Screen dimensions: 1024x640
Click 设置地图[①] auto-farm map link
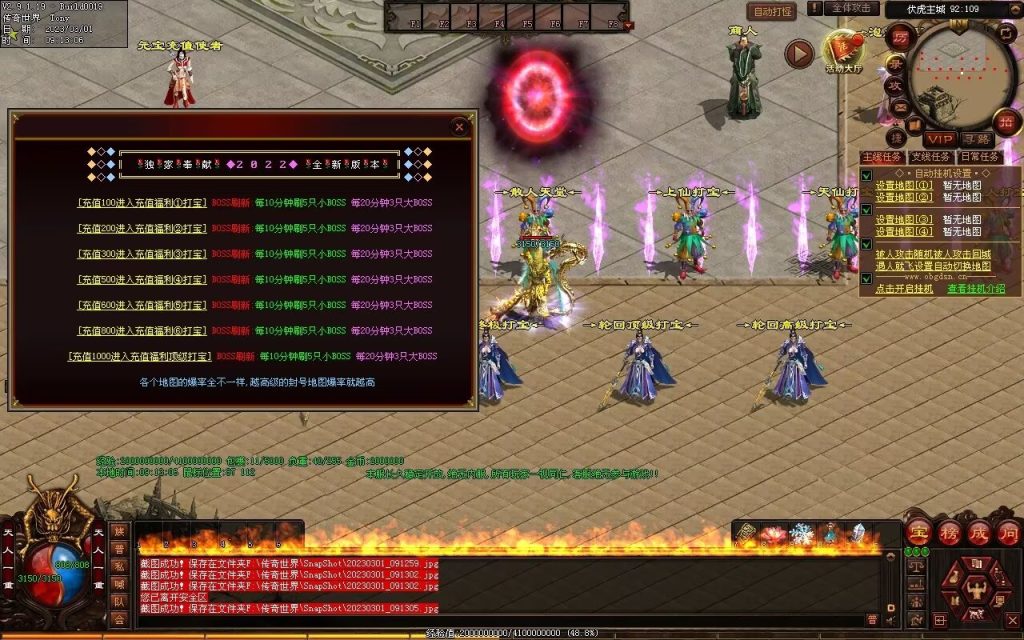point(904,185)
